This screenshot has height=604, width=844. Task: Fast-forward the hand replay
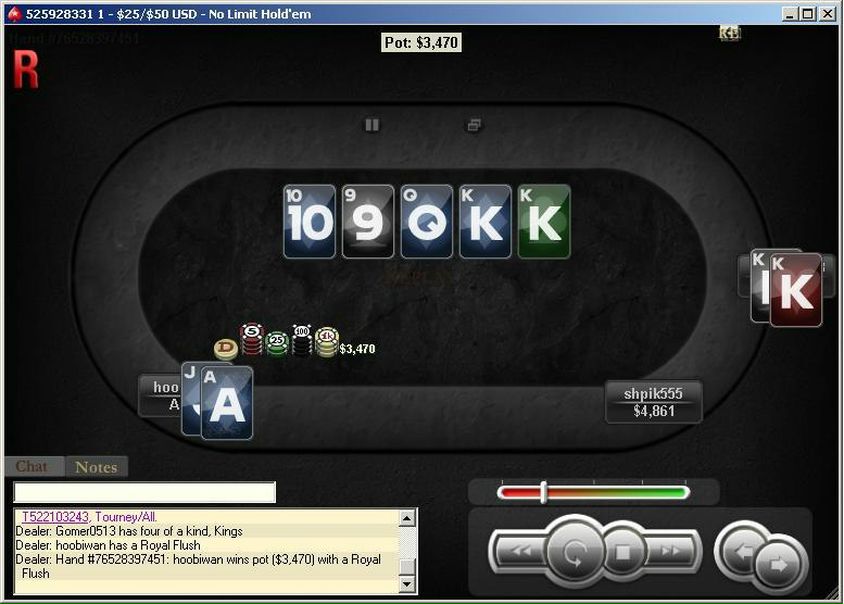click(x=669, y=550)
